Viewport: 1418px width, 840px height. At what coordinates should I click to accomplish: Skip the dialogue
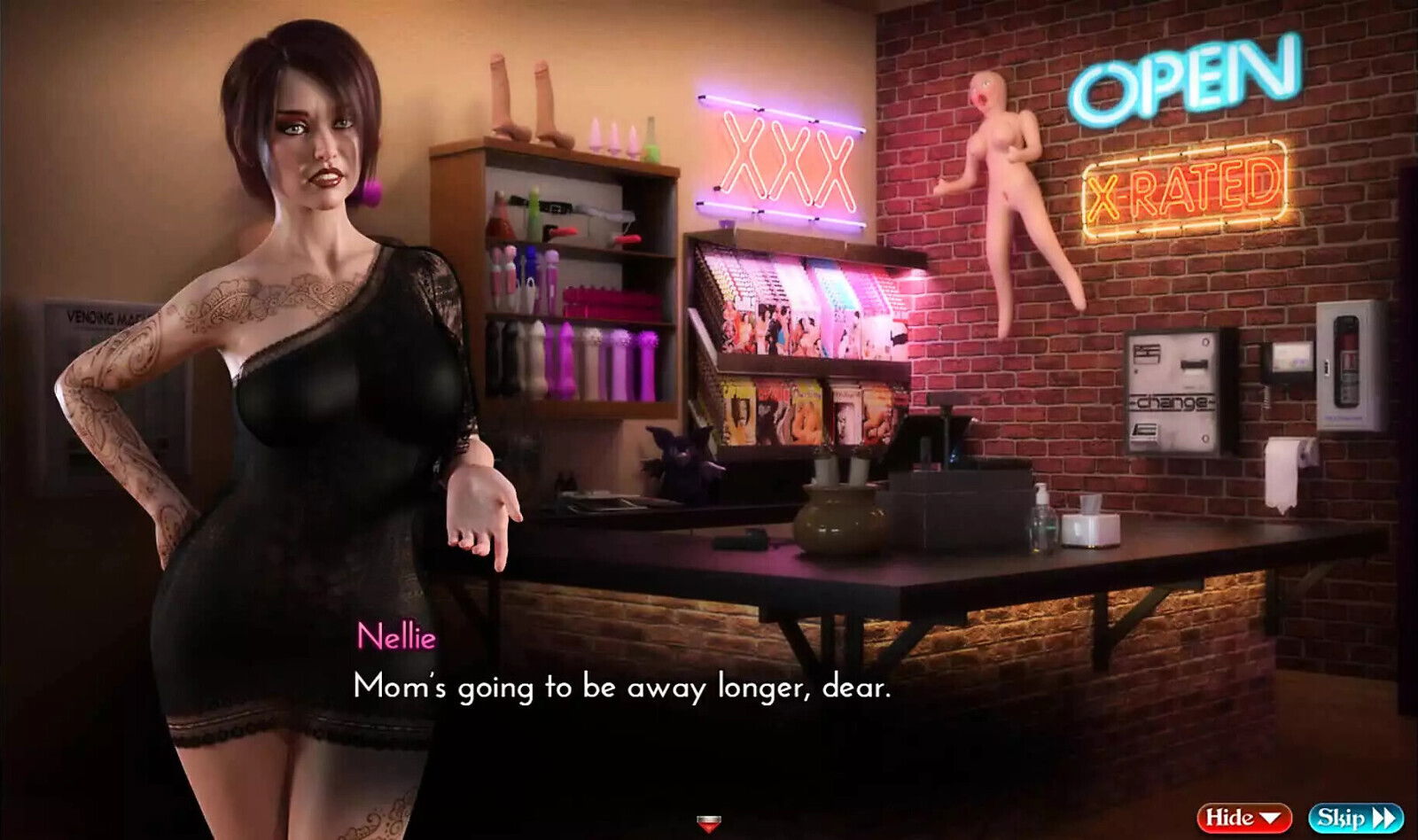pyautogui.click(x=1355, y=818)
